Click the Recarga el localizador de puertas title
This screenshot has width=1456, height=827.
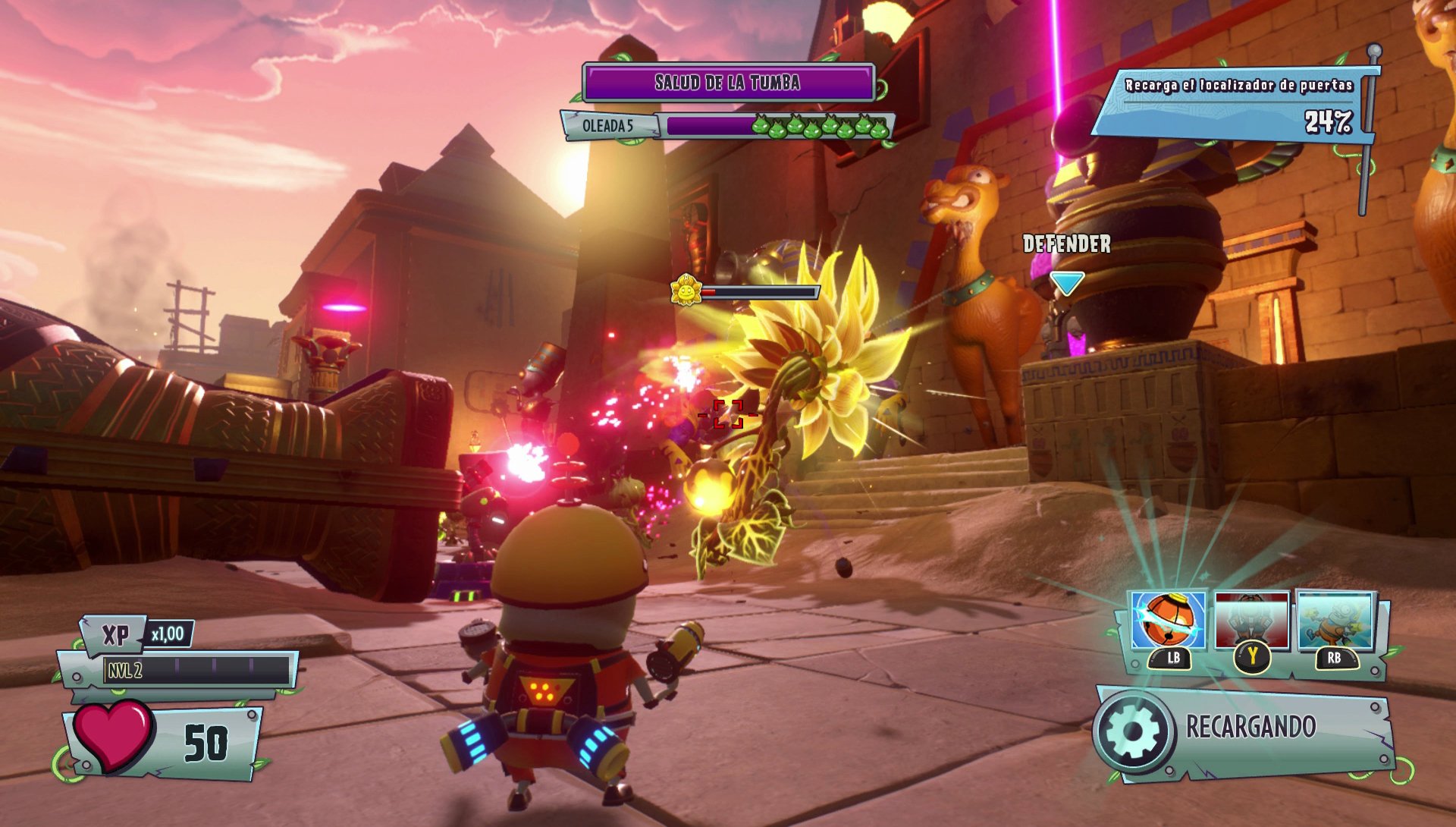pos(1241,86)
